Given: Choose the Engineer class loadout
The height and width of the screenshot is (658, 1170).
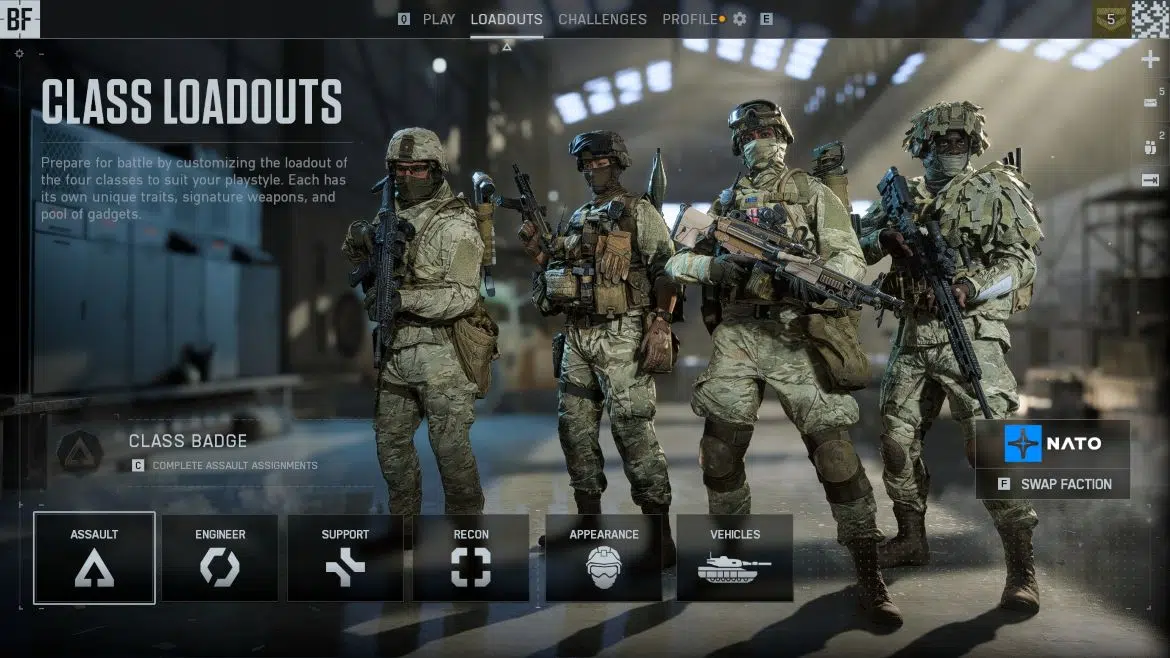Looking at the screenshot, I should click(x=220, y=558).
